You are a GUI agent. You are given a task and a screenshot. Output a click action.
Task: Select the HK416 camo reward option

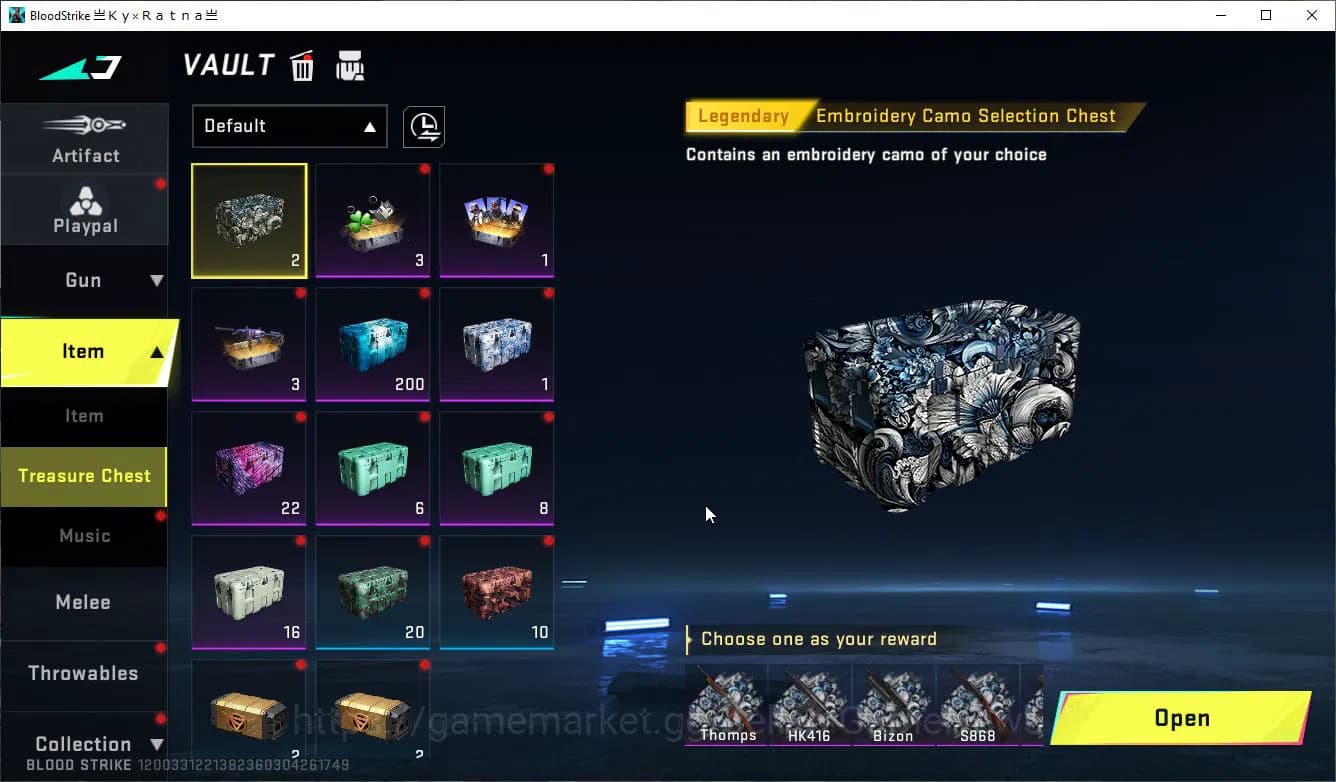coord(809,705)
